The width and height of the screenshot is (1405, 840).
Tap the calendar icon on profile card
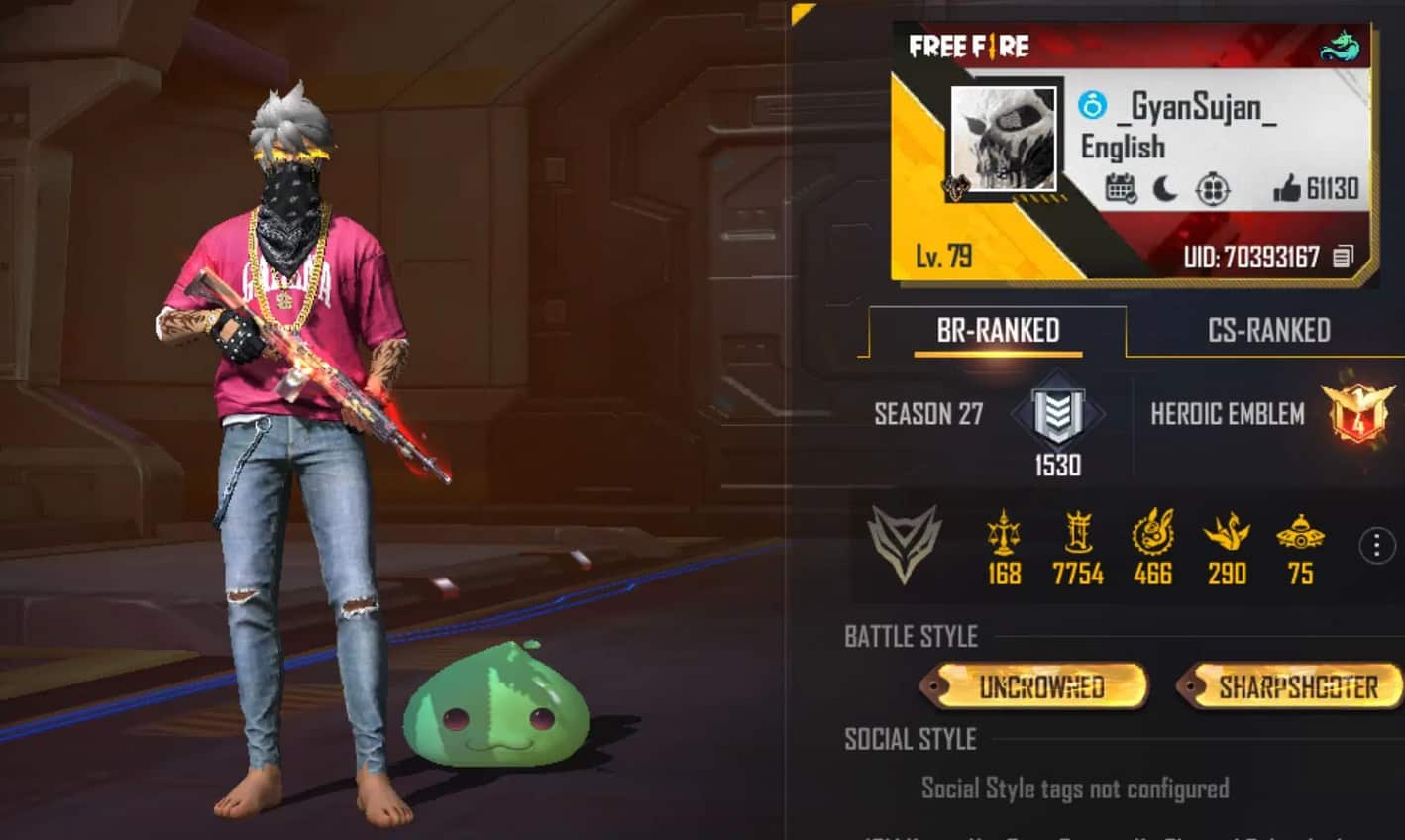point(1121,188)
